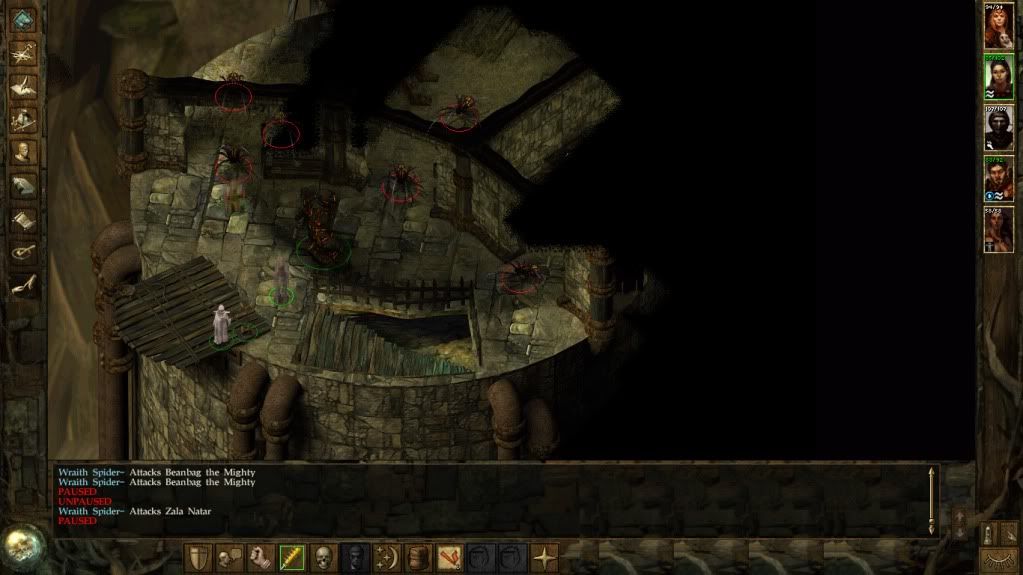Choose the fist weapon slot
The height and width of the screenshot is (575, 1023).
coord(262,557)
